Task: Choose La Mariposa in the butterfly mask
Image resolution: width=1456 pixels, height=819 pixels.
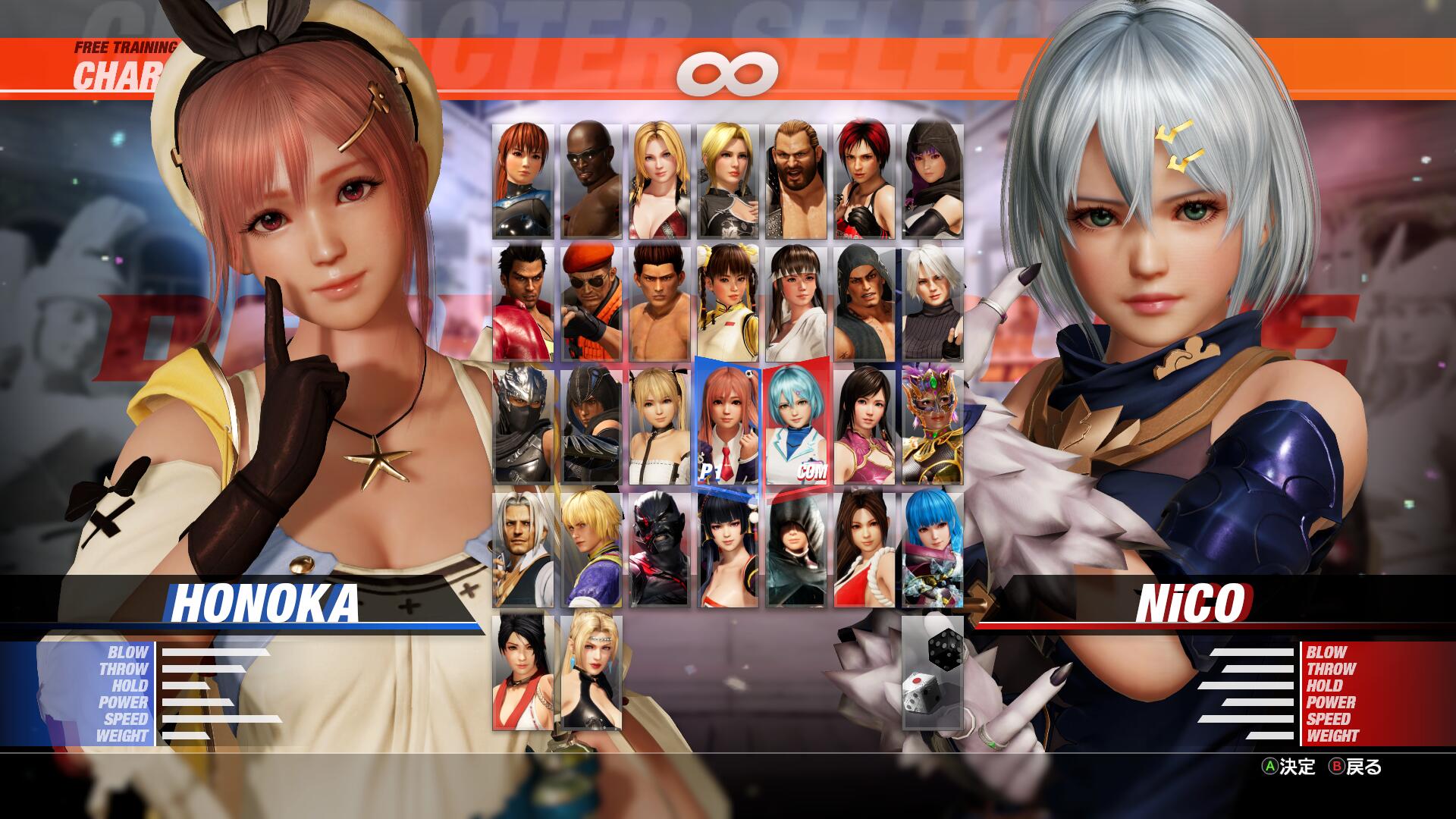Action: pyautogui.click(x=933, y=427)
